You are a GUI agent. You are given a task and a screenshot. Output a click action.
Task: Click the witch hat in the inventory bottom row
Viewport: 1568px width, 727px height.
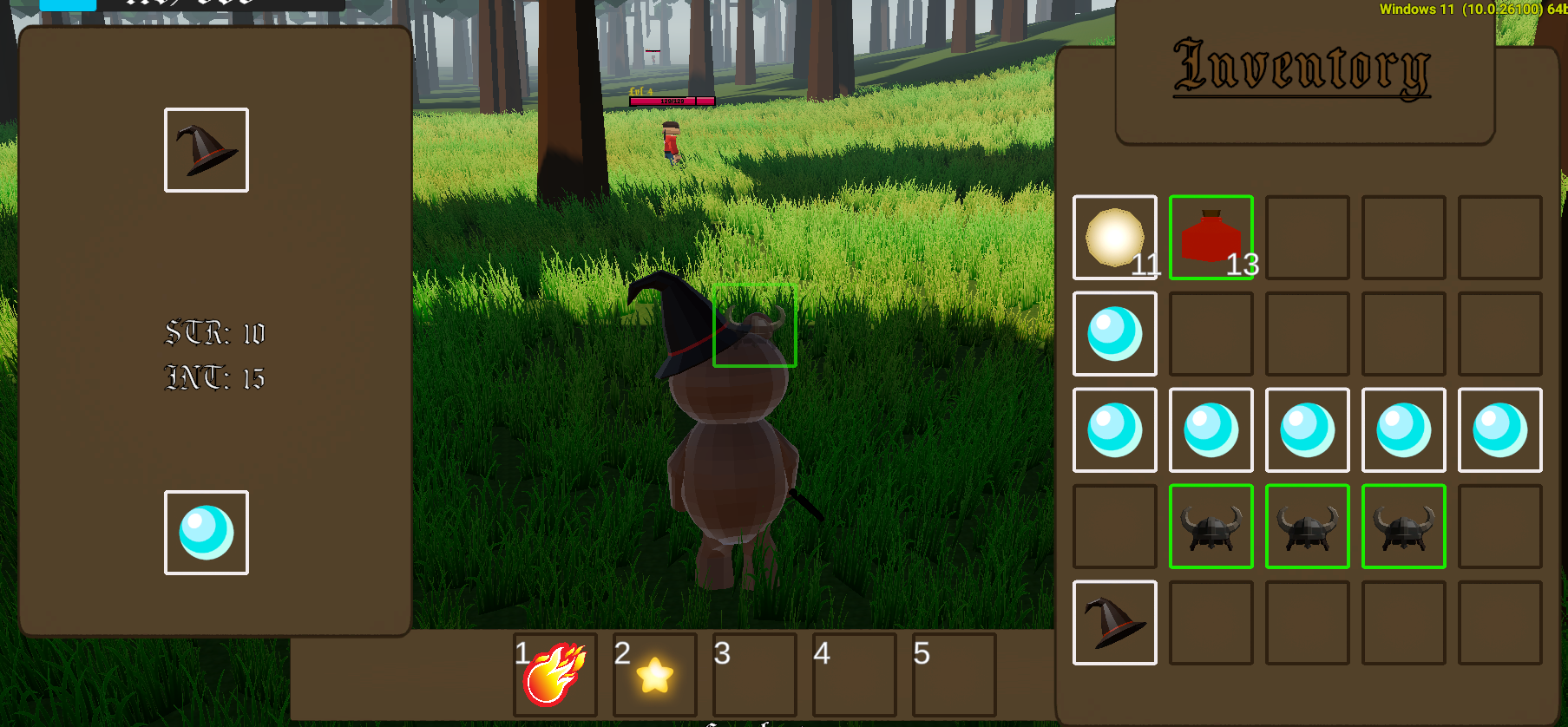point(1115,622)
